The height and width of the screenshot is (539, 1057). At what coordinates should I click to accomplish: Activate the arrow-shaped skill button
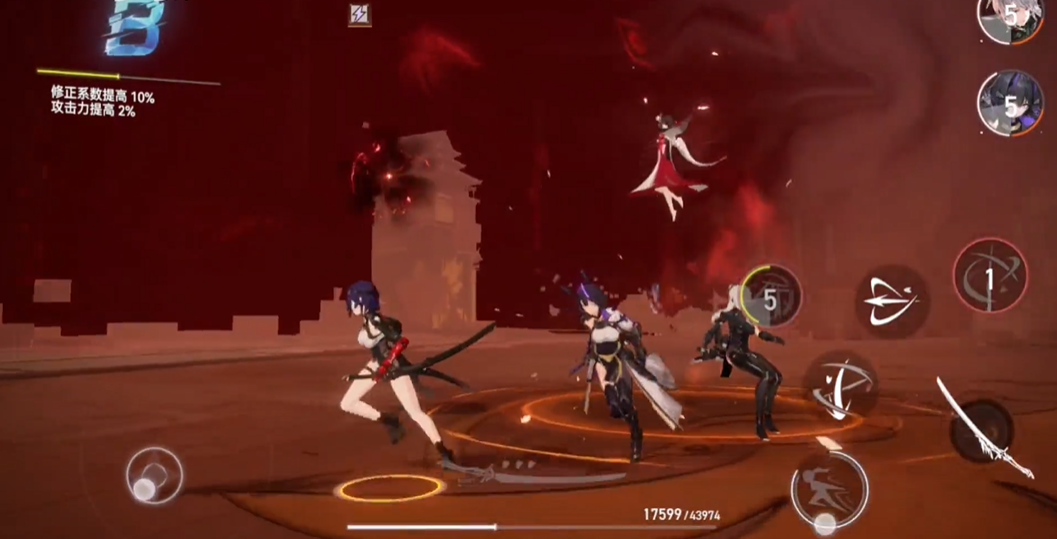pyautogui.click(x=891, y=301)
